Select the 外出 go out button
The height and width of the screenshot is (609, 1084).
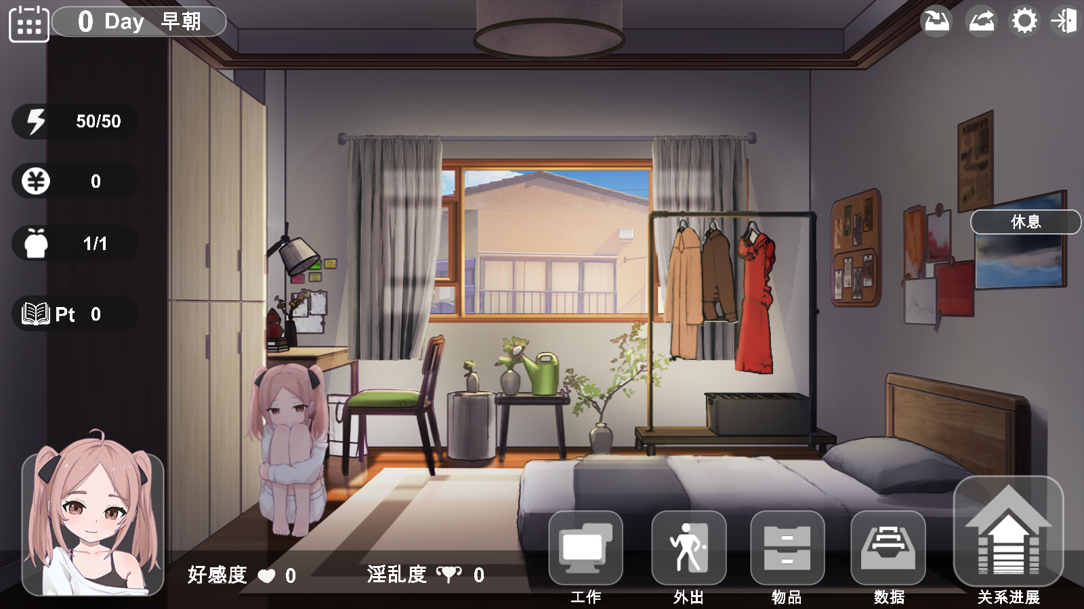coord(688,549)
